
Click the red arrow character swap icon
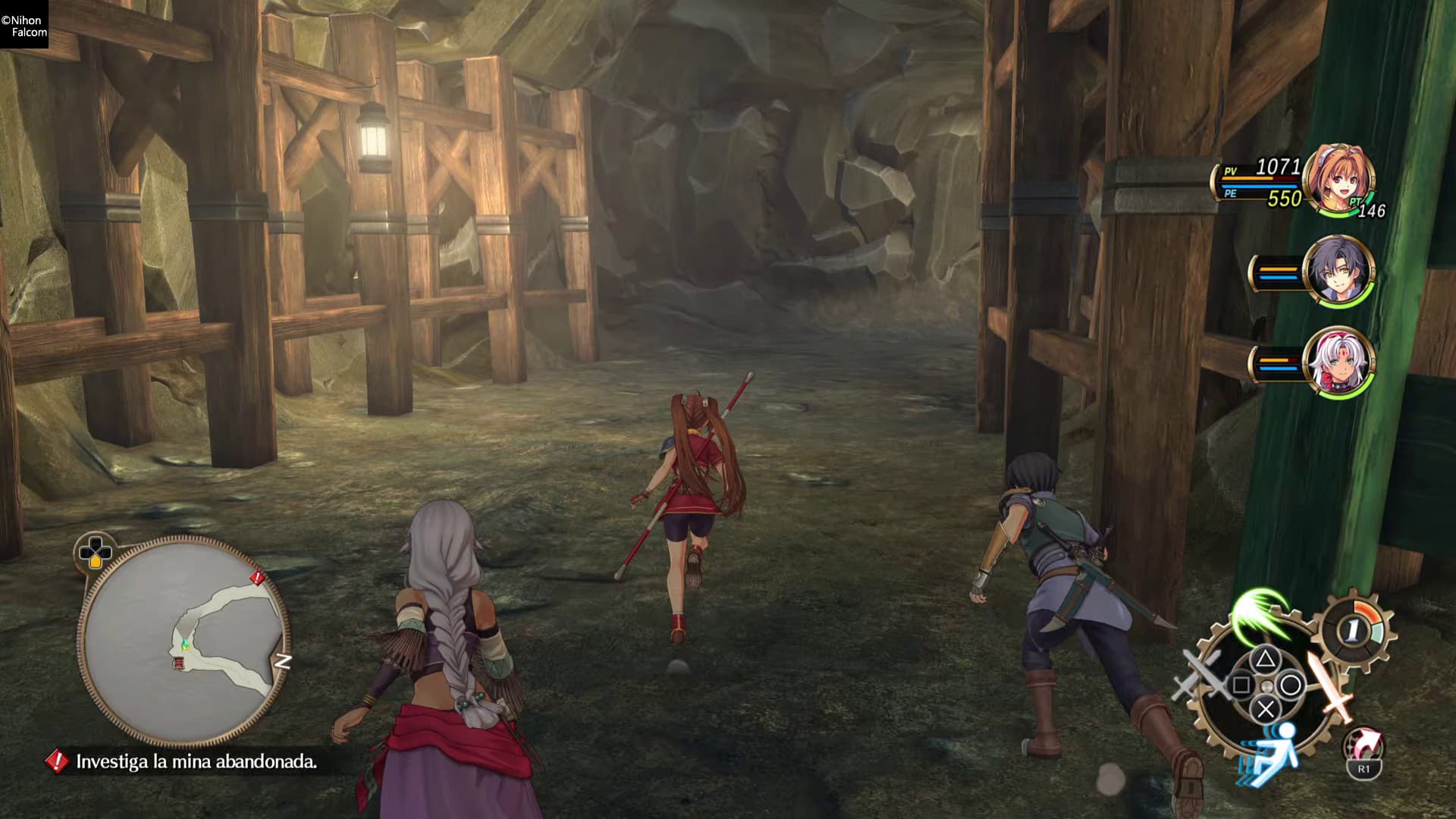tap(1363, 746)
